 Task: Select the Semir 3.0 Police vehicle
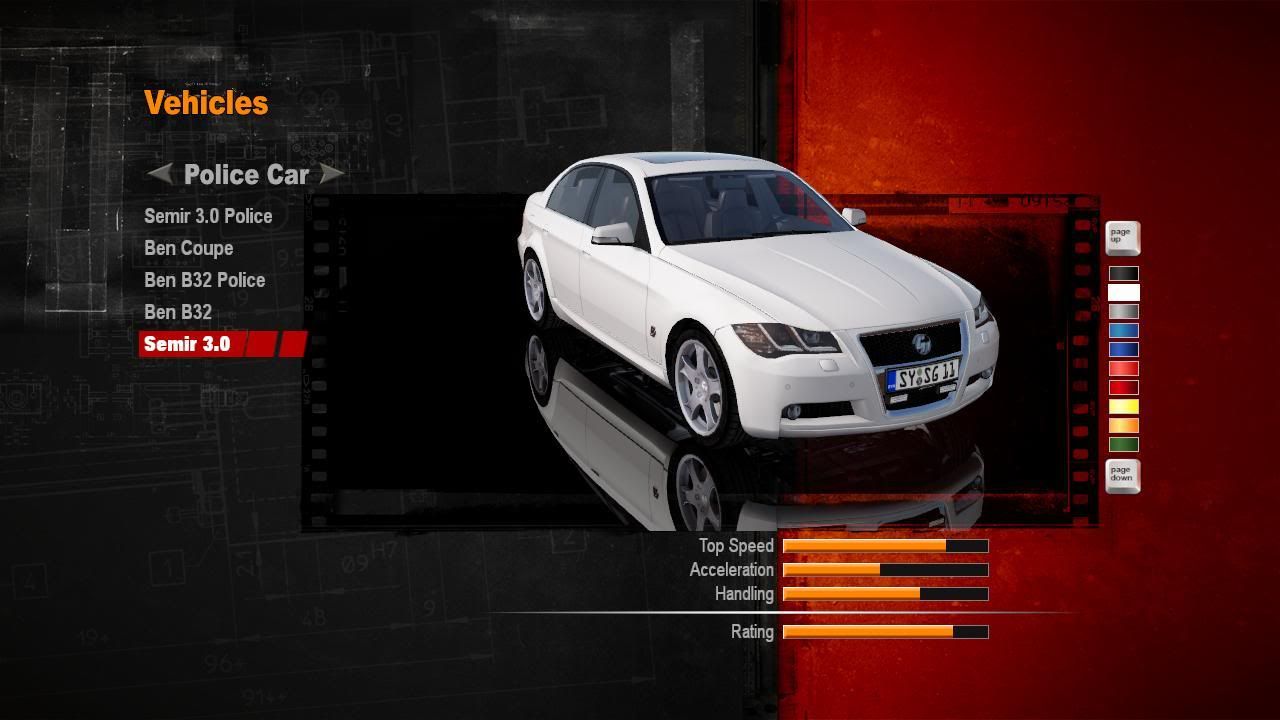click(x=208, y=216)
